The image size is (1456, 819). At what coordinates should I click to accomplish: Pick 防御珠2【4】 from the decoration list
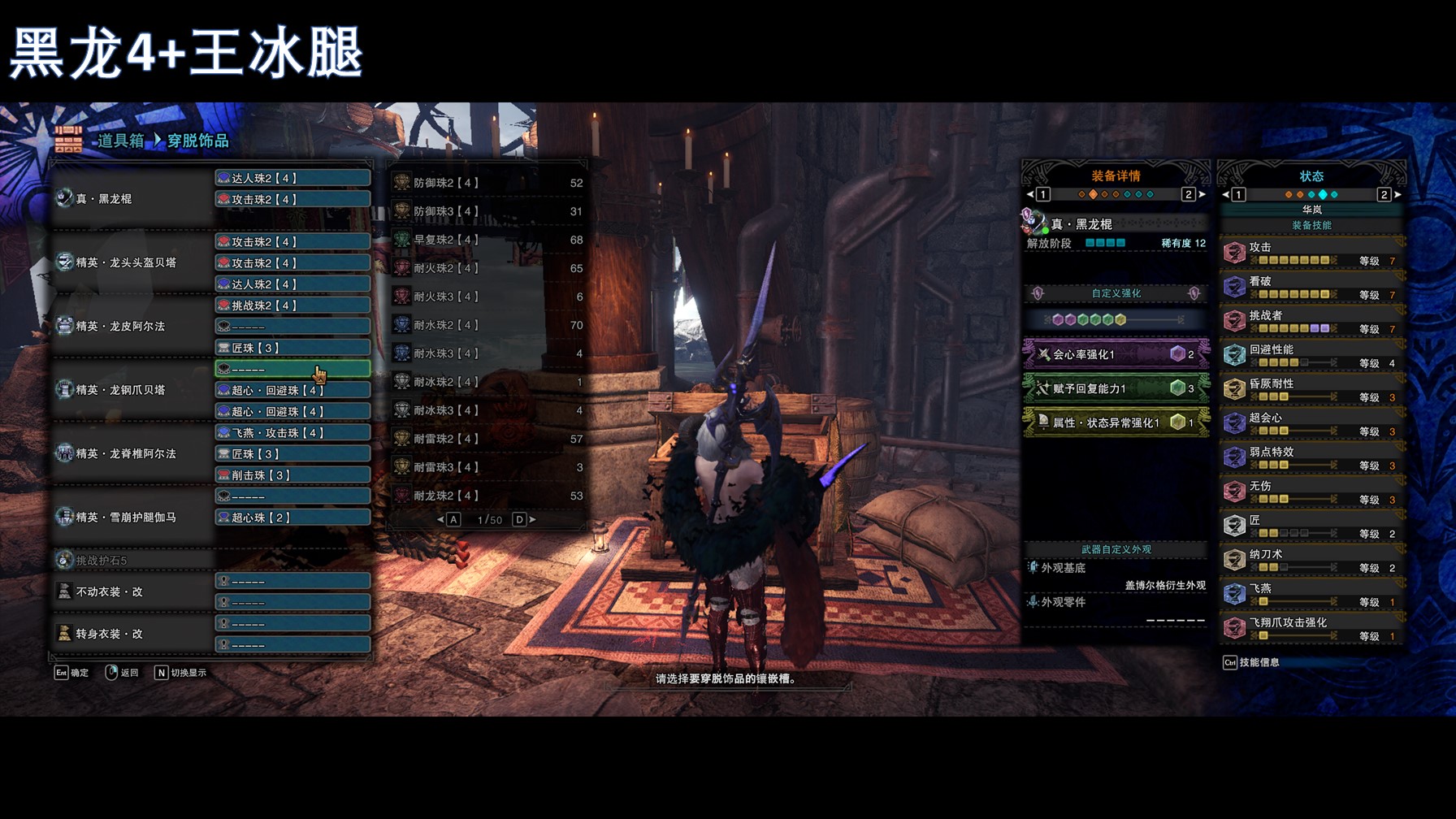pos(487,184)
